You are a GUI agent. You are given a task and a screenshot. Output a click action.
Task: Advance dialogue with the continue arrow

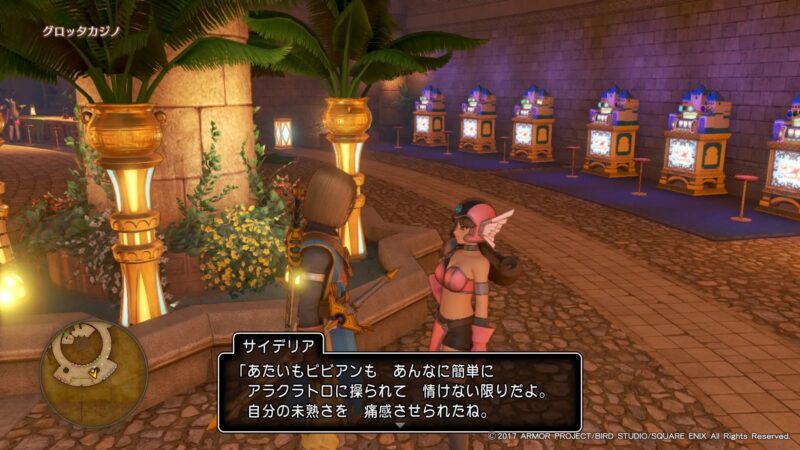tap(400, 425)
